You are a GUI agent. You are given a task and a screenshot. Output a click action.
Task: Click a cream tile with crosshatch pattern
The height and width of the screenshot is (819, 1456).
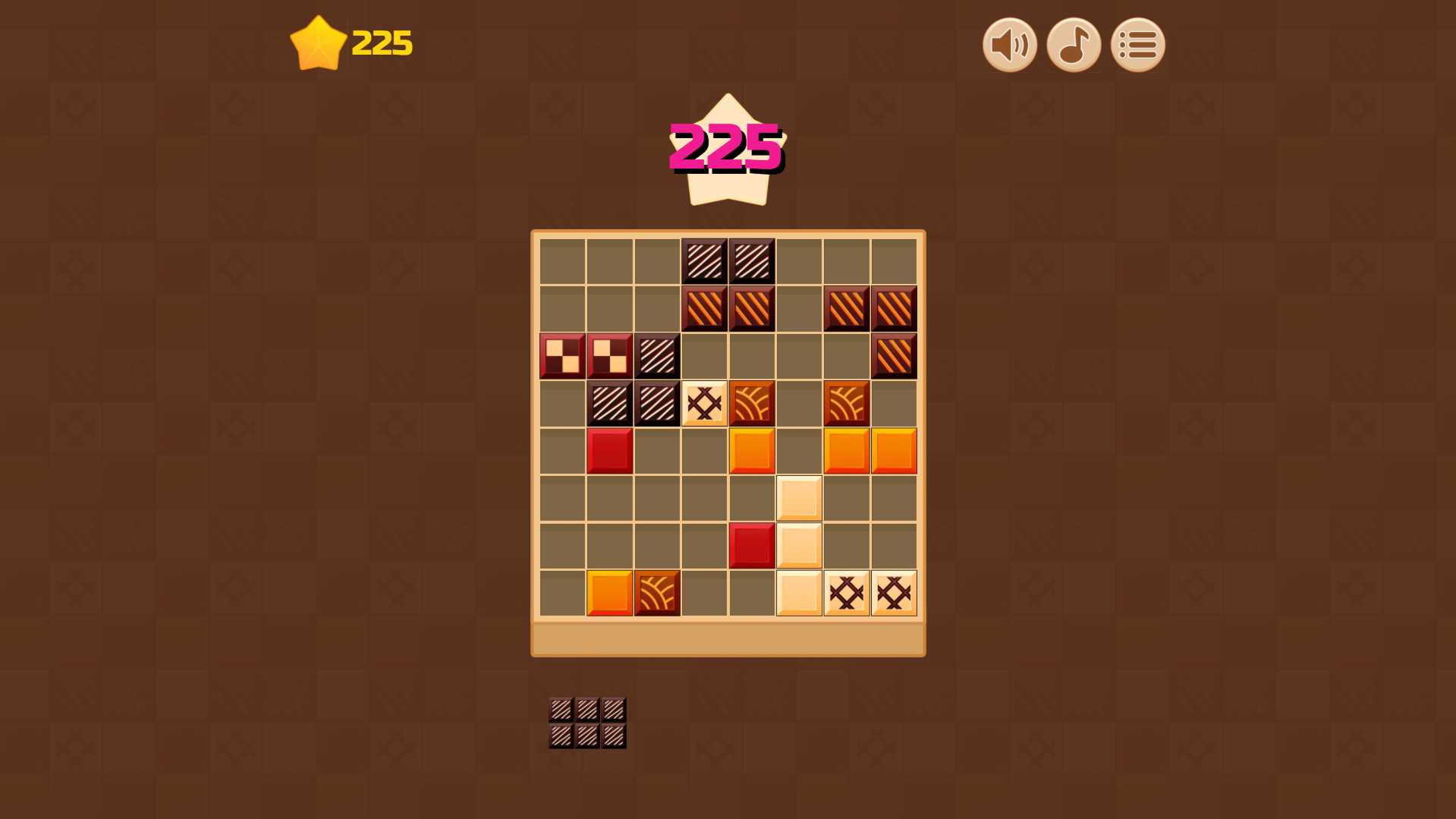(x=704, y=402)
